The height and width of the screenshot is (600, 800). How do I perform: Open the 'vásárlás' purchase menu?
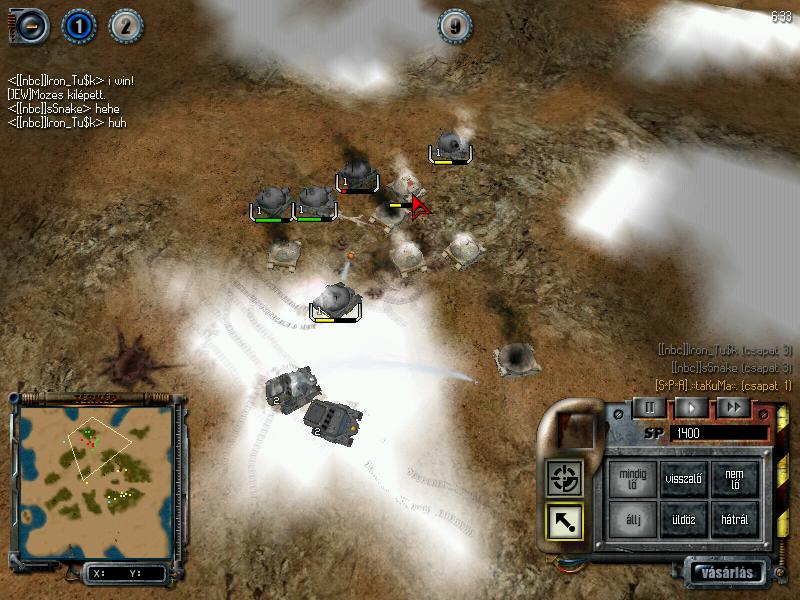coord(727,573)
